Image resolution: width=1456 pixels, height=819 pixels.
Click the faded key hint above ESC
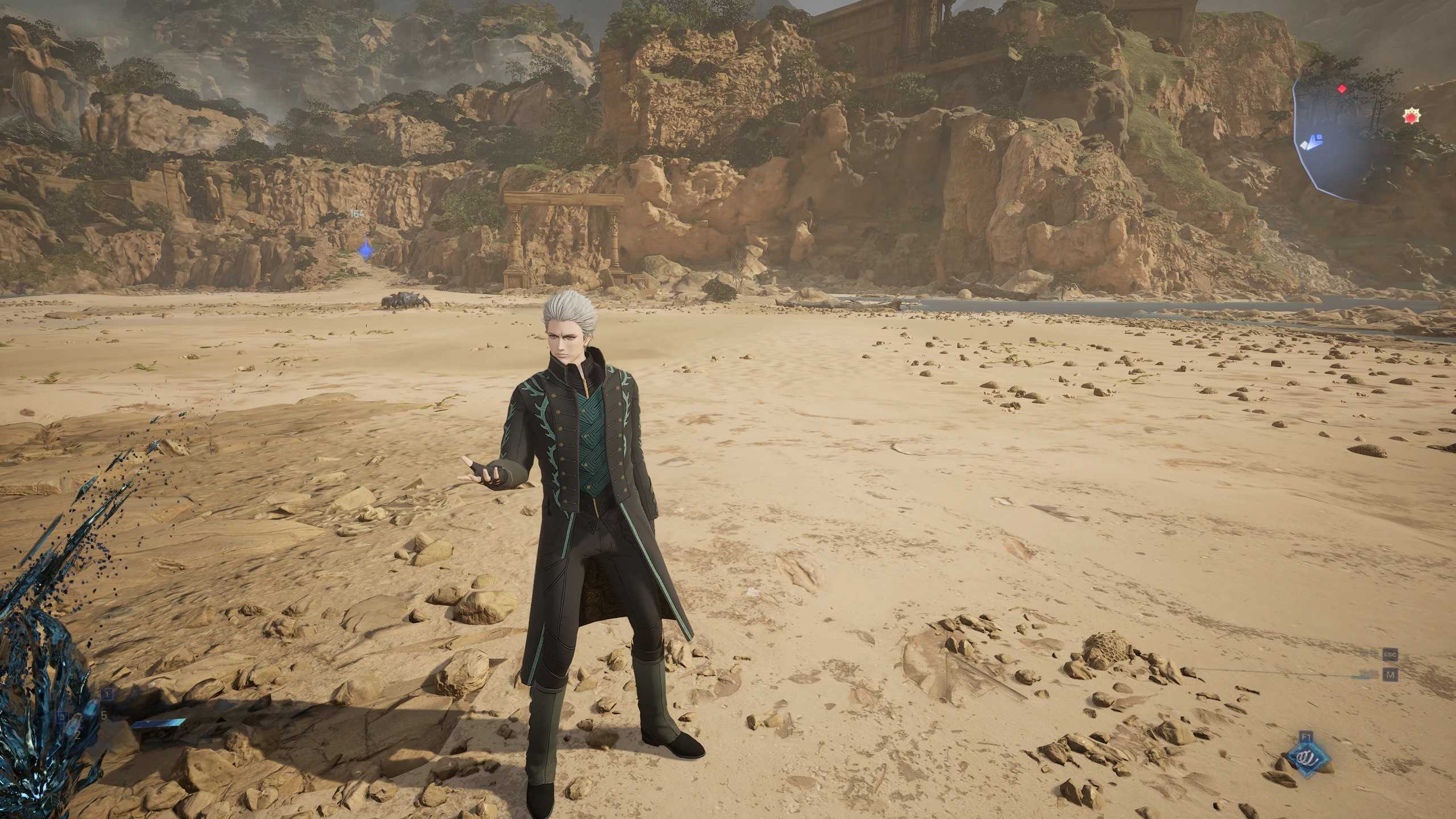point(1370,654)
